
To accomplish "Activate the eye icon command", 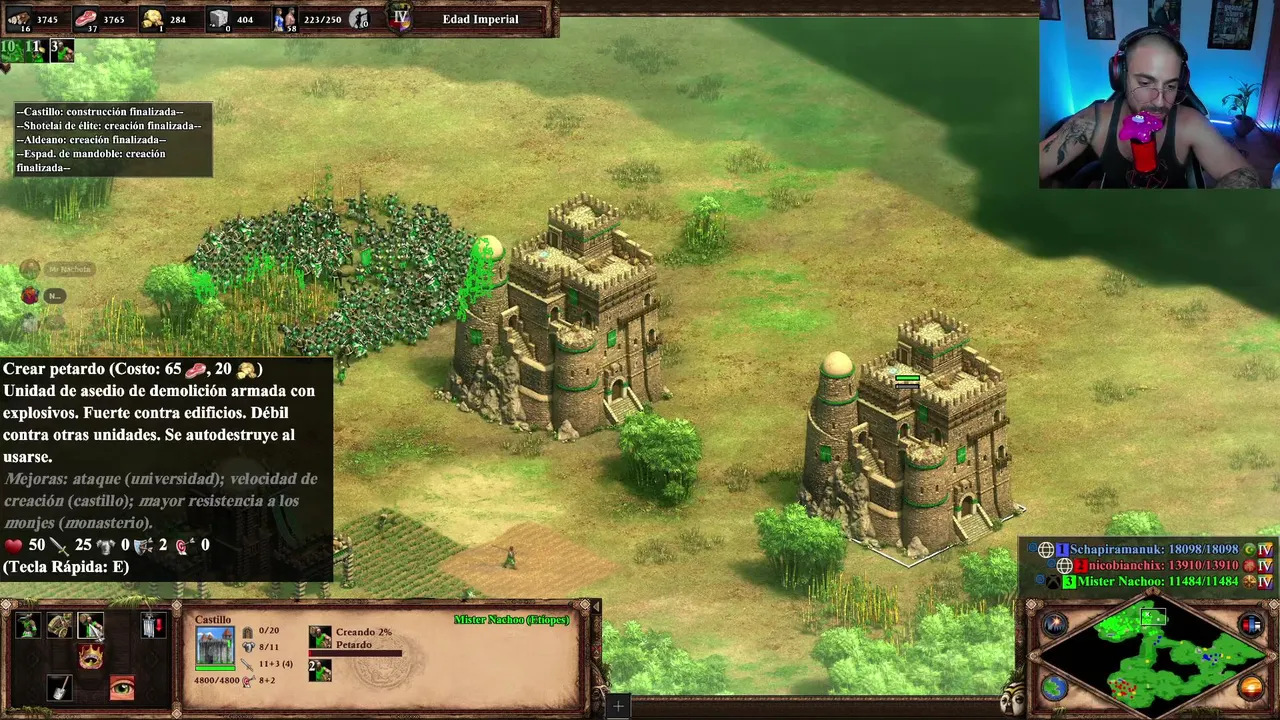I will (122, 688).
